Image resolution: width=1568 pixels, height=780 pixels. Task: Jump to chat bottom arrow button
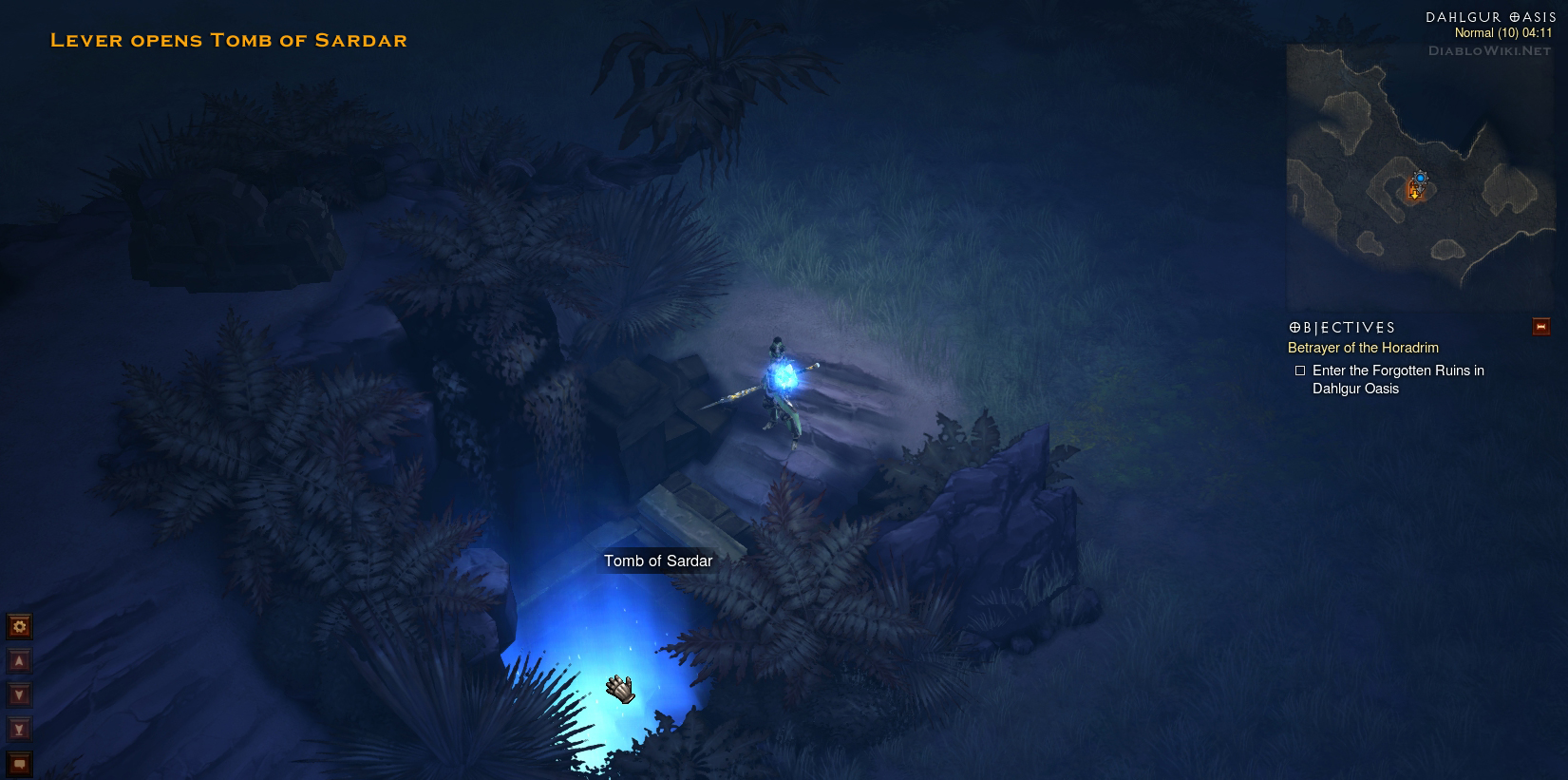(19, 729)
